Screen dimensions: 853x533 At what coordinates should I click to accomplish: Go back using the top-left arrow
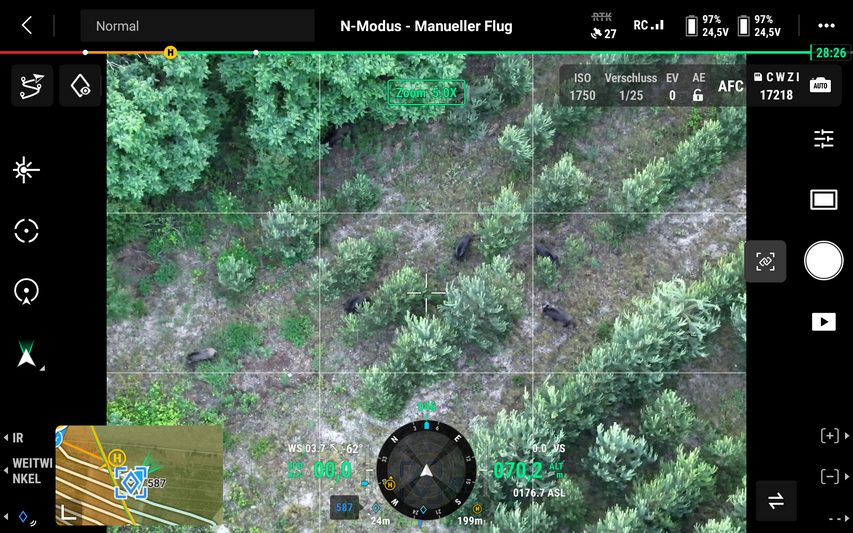point(27,26)
